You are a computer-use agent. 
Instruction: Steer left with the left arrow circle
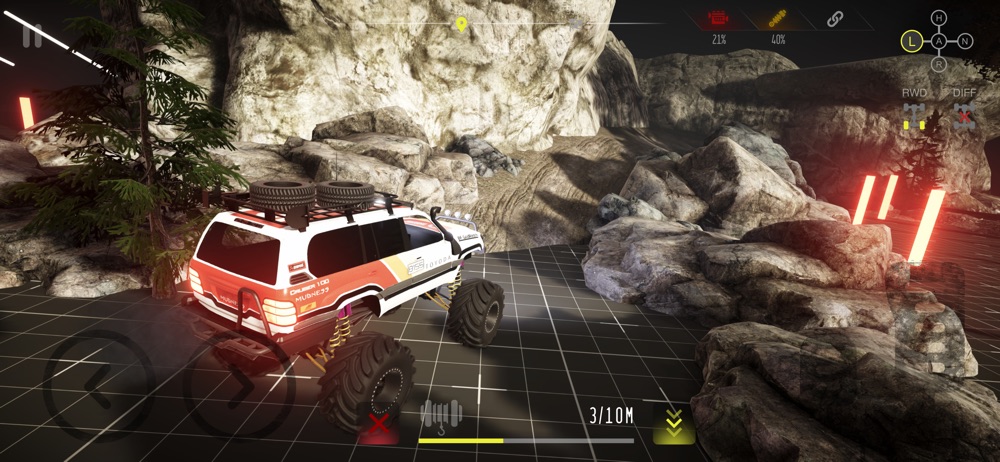click(x=98, y=384)
